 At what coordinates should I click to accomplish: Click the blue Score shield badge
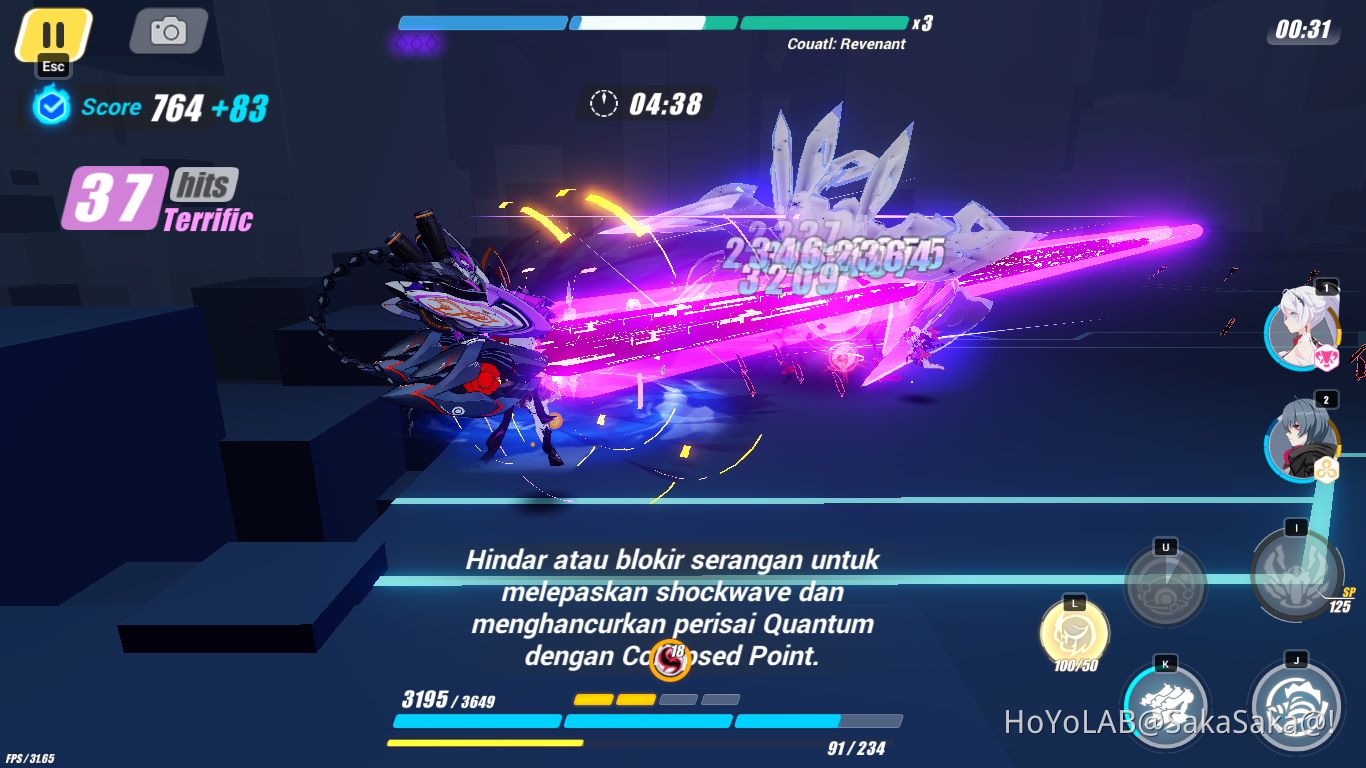pyautogui.click(x=51, y=106)
